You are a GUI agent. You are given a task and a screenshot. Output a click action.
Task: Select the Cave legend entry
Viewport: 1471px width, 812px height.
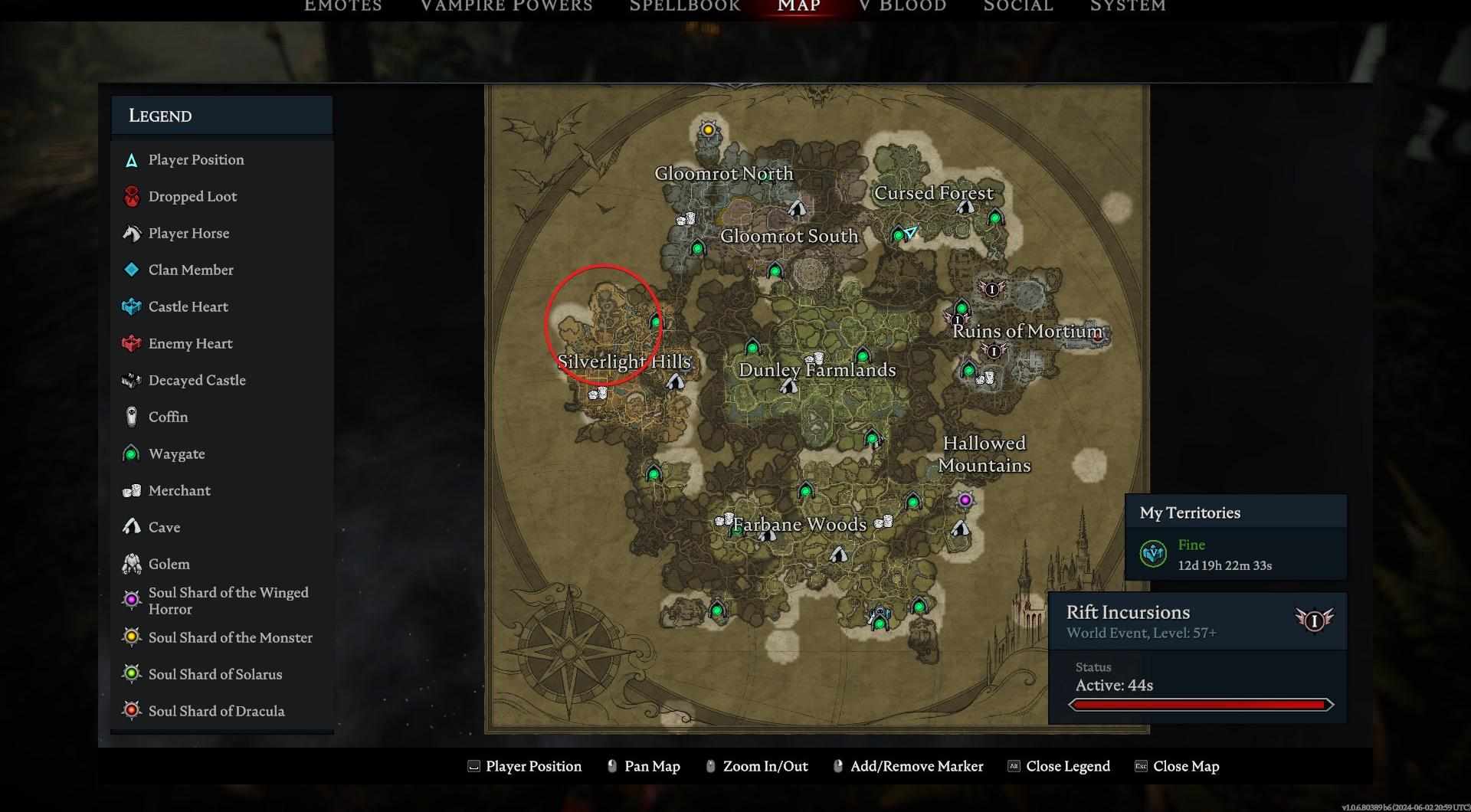click(164, 527)
